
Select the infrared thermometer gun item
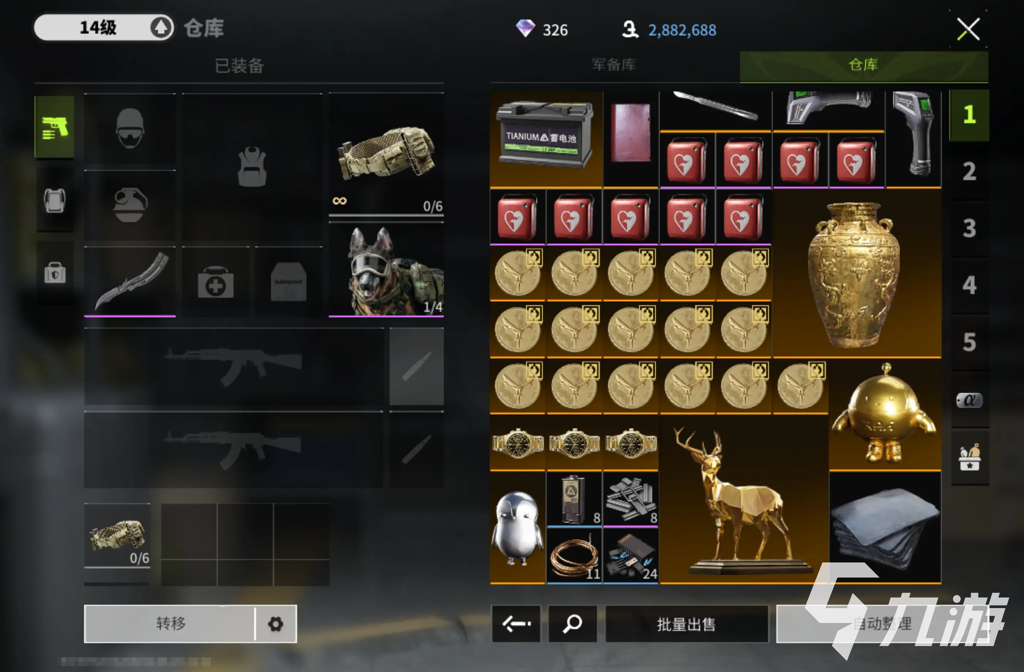point(912,136)
